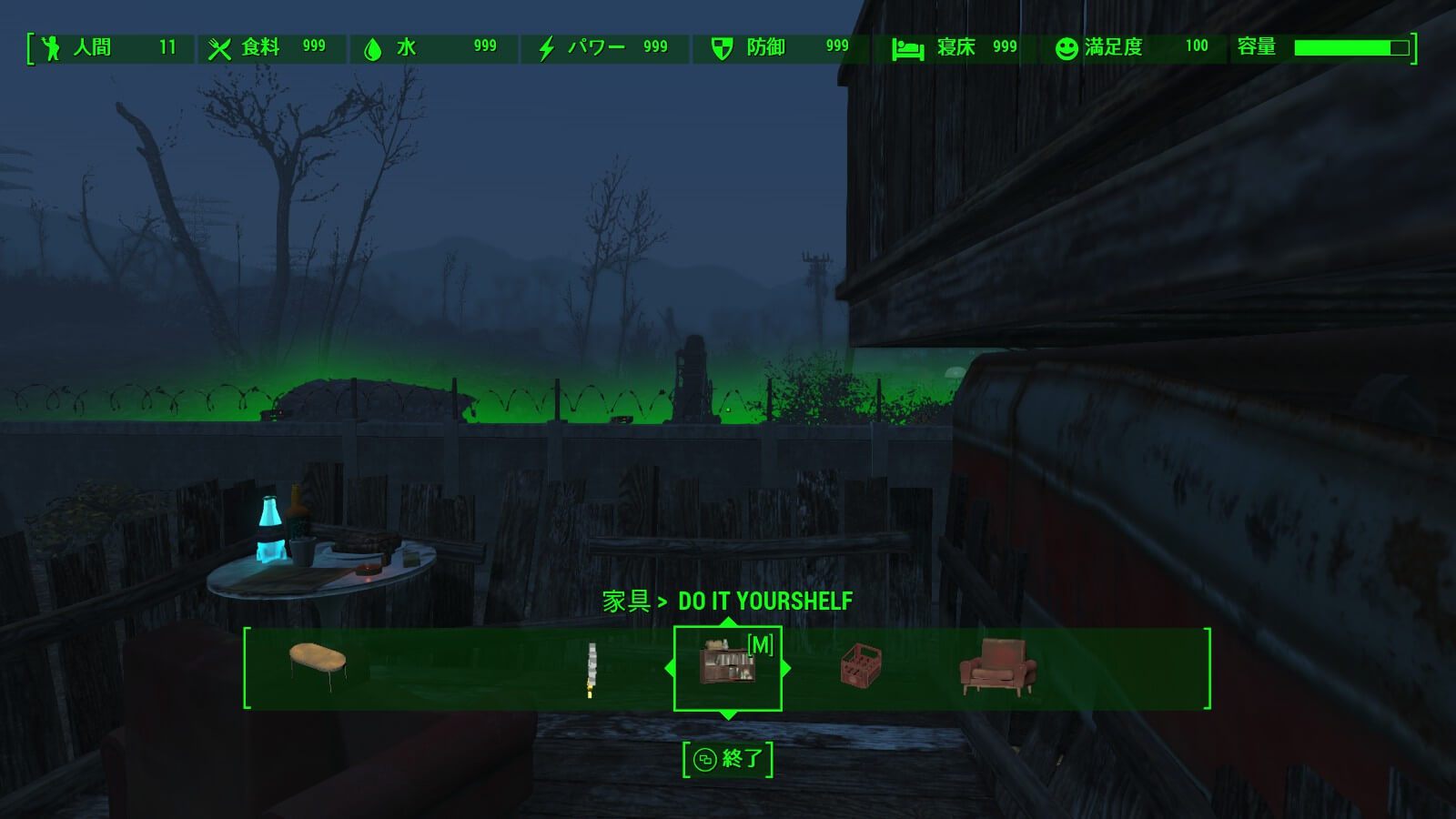Click the DO IT YOURSHELF category label
The height and width of the screenshot is (819, 1456).
pos(763,601)
